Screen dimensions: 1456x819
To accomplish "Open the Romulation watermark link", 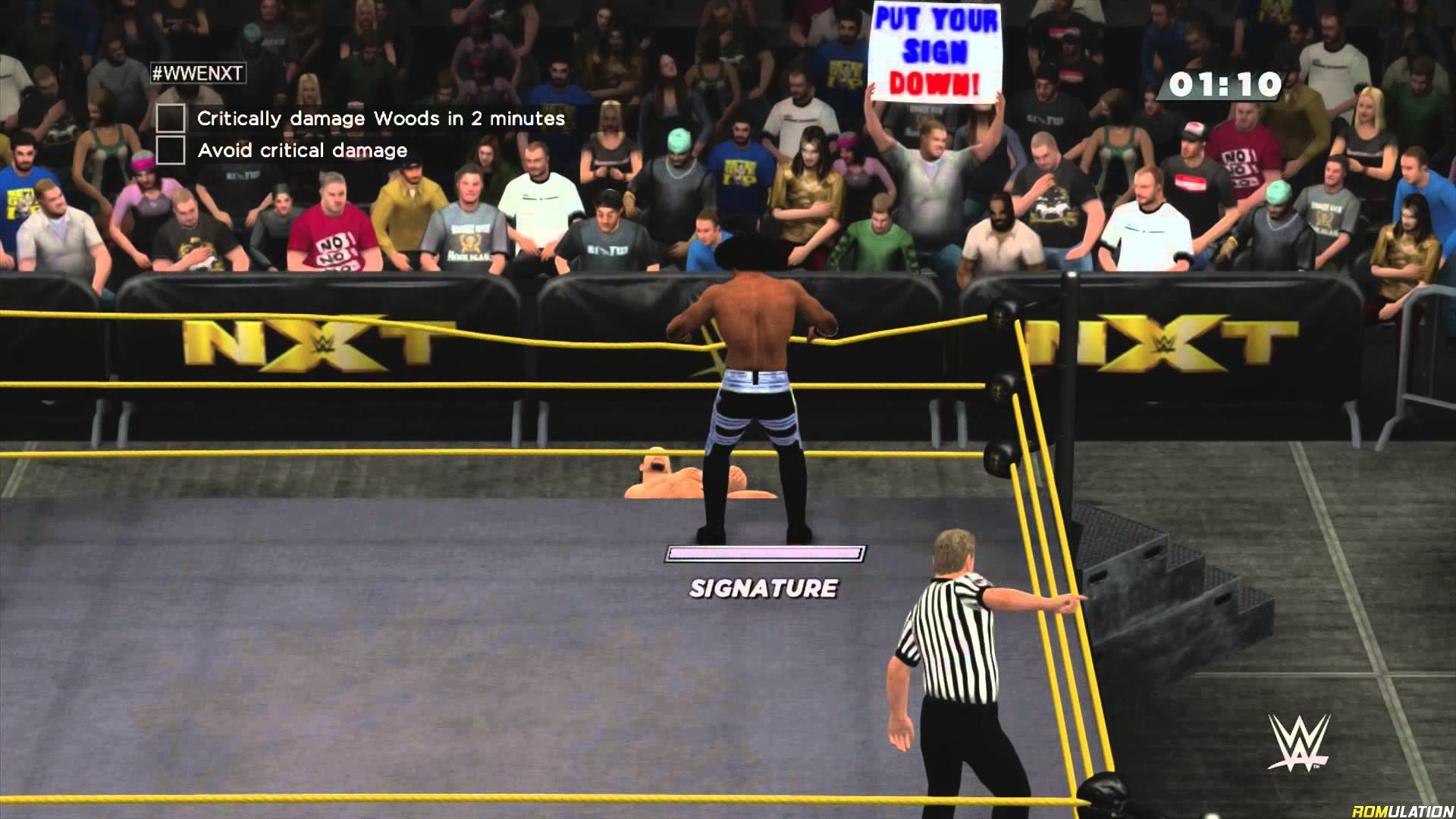I will point(1401,810).
